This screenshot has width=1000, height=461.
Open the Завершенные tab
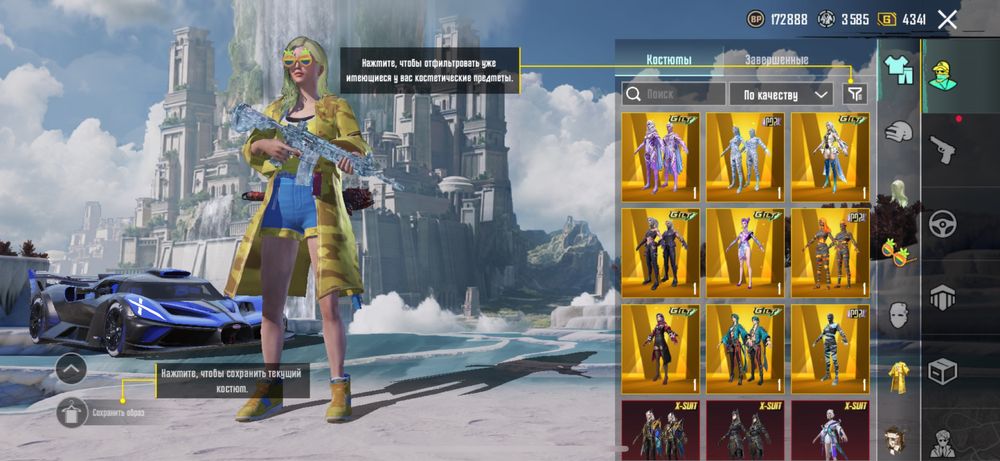[776, 60]
